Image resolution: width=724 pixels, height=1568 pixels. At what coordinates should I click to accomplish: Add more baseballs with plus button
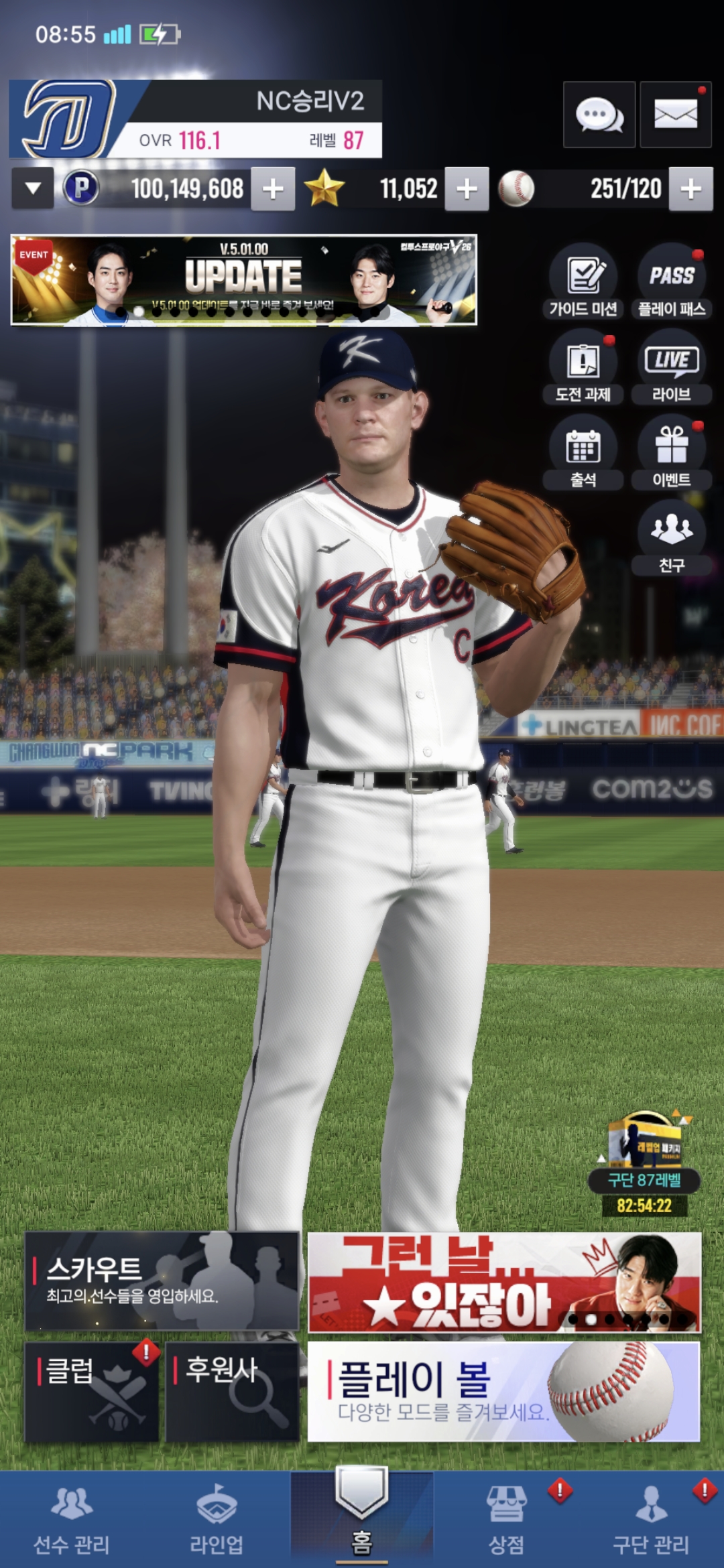pos(690,189)
